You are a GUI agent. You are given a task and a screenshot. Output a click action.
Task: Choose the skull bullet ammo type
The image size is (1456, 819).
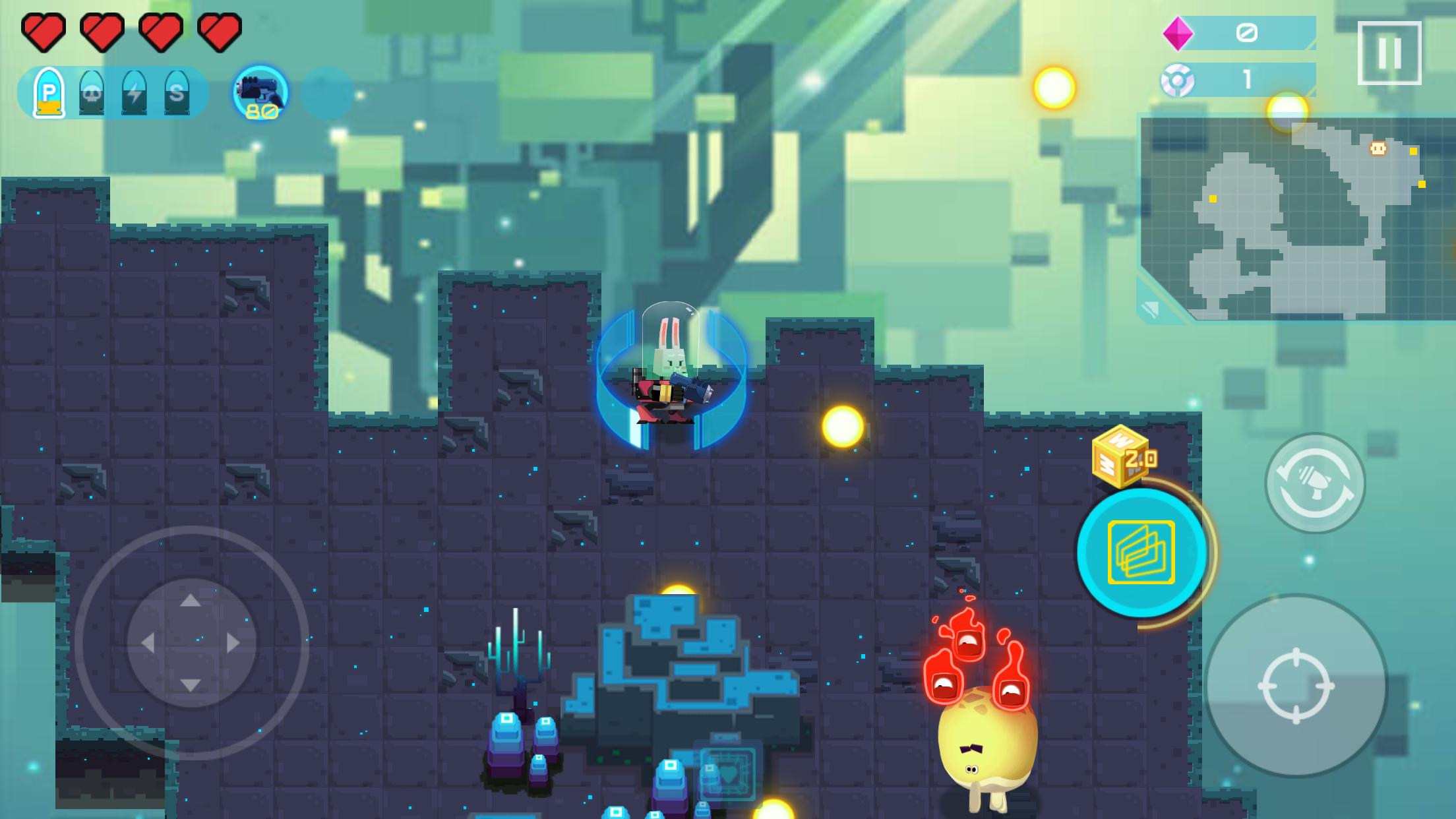92,93
